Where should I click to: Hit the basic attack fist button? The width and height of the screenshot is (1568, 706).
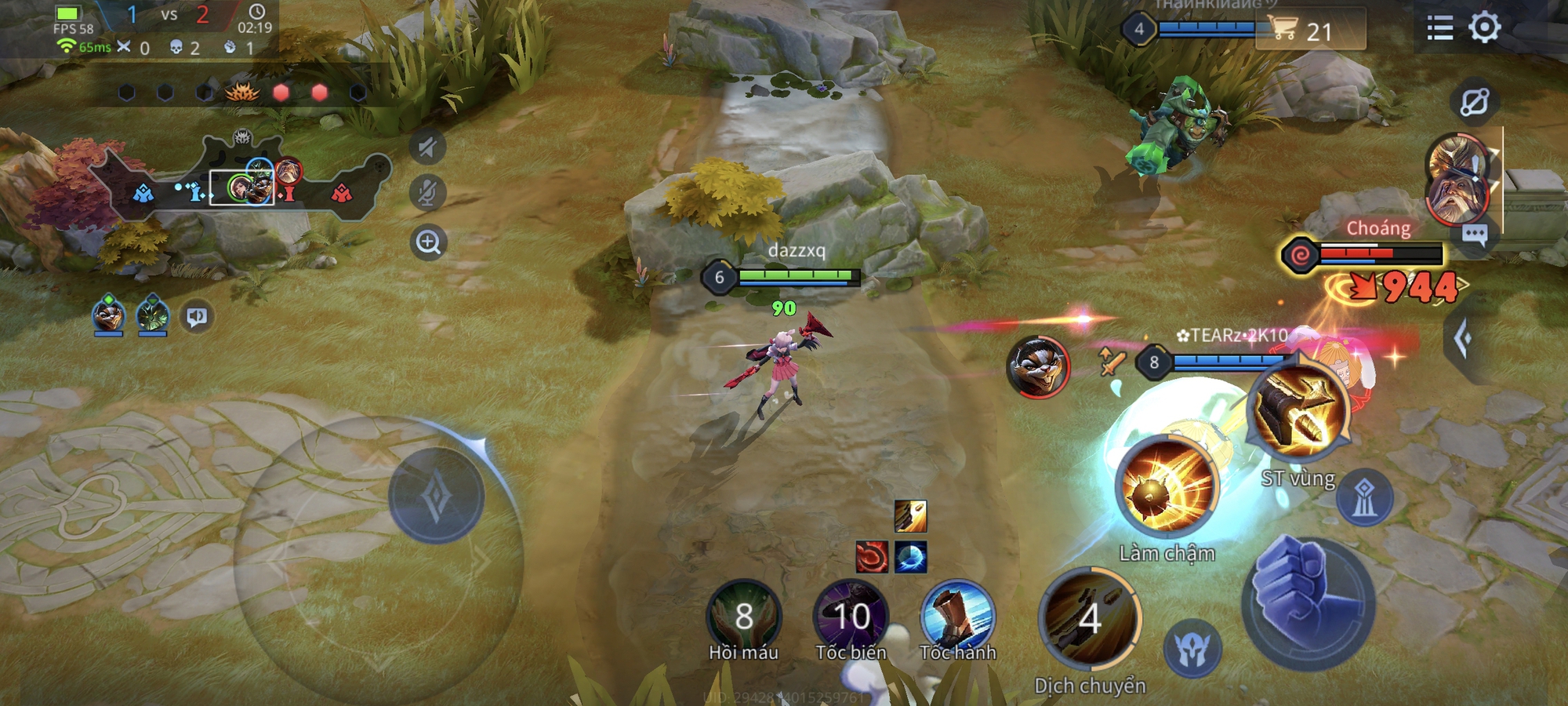tap(1308, 602)
